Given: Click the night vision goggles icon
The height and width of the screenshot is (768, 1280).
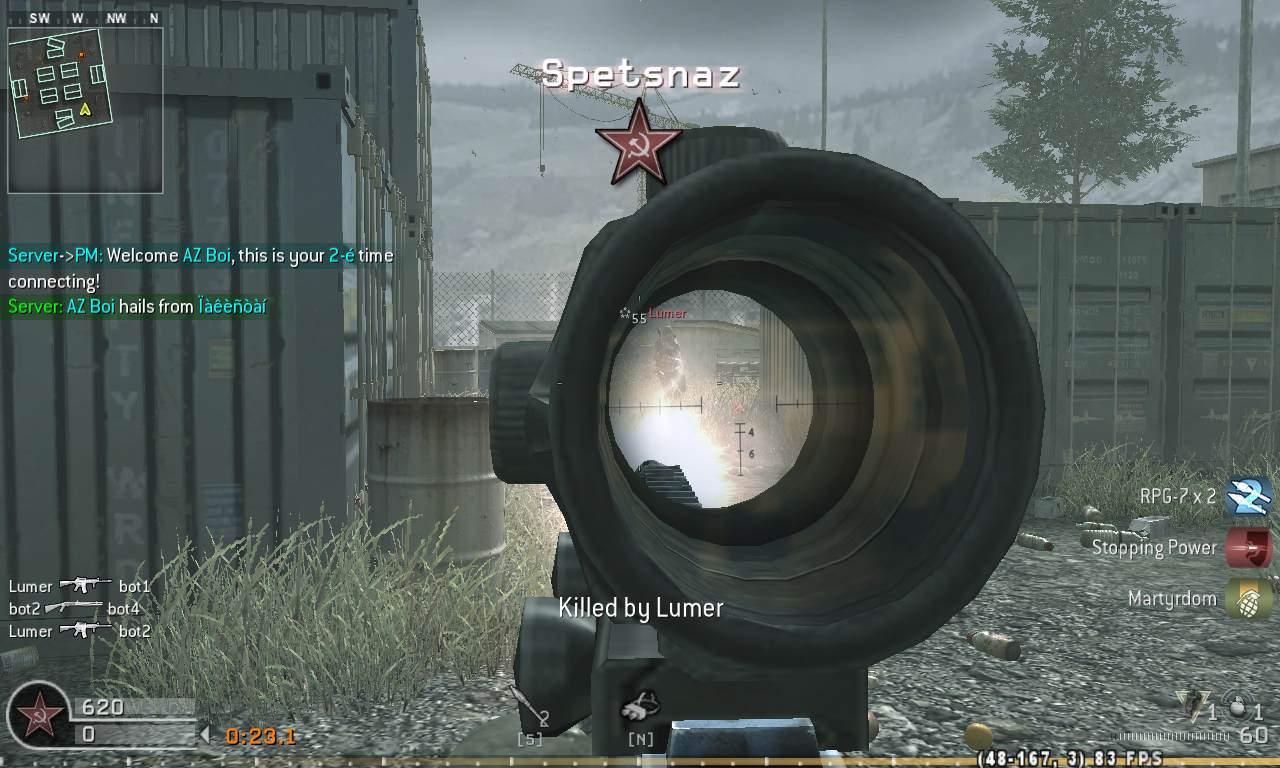Looking at the screenshot, I should [x=640, y=706].
